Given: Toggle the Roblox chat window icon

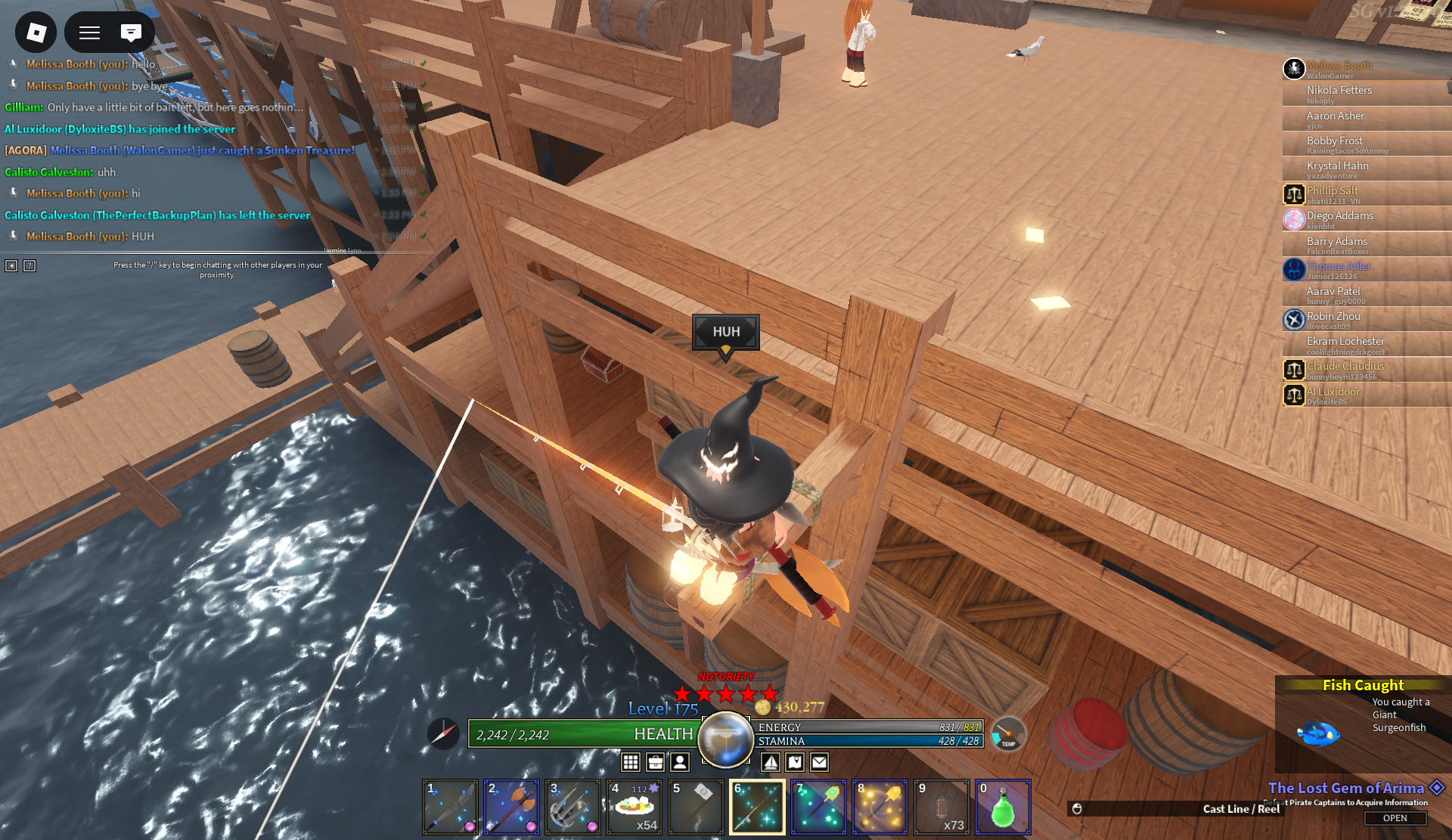Looking at the screenshot, I should [131, 32].
